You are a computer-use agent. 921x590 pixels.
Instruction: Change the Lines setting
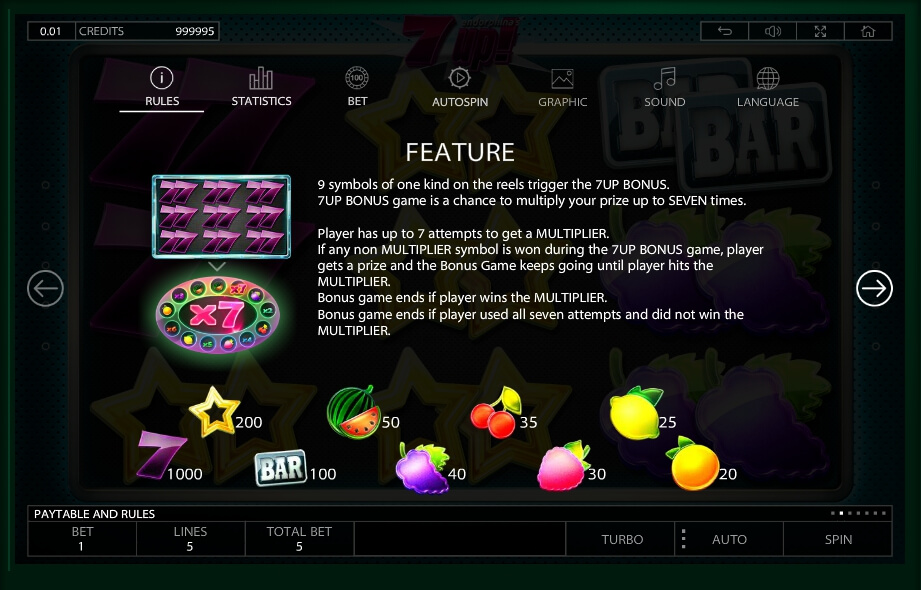pos(190,539)
